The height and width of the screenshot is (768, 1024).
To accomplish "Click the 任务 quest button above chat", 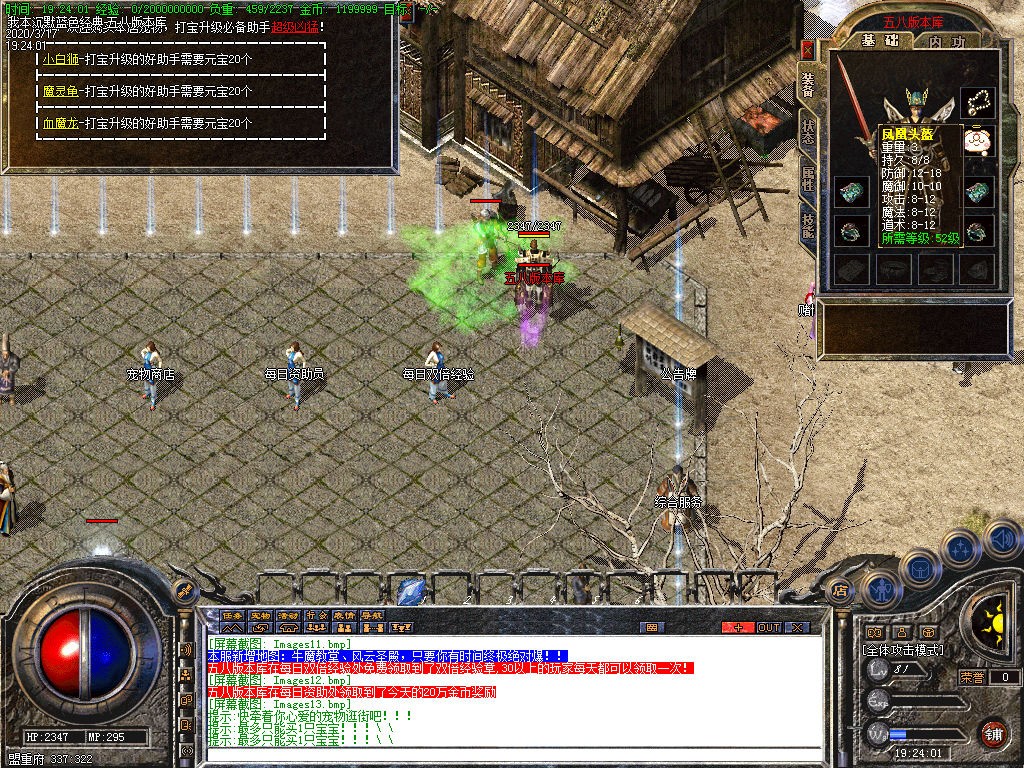I will (x=233, y=615).
